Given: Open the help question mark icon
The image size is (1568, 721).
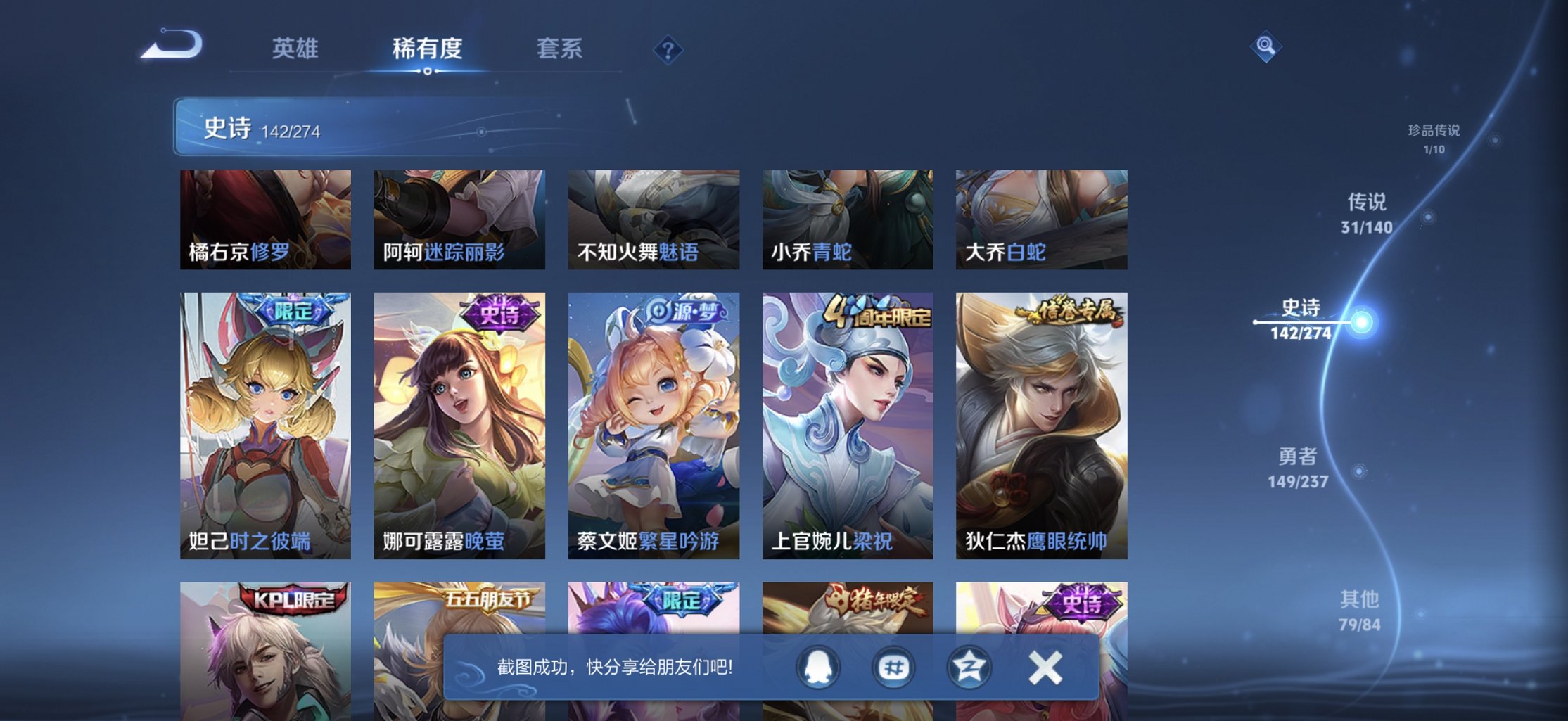Looking at the screenshot, I should (x=669, y=49).
